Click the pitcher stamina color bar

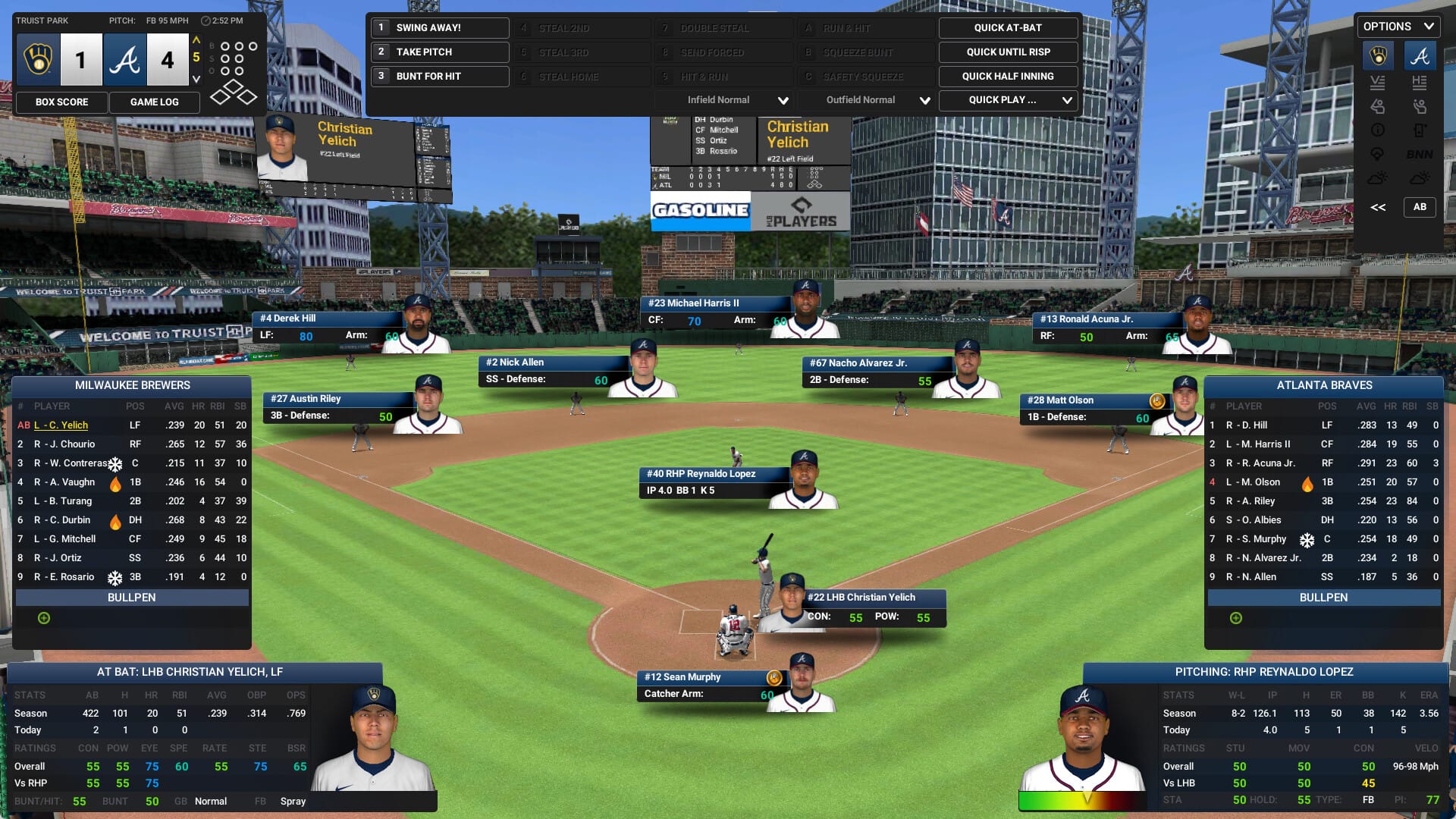tap(1087, 799)
